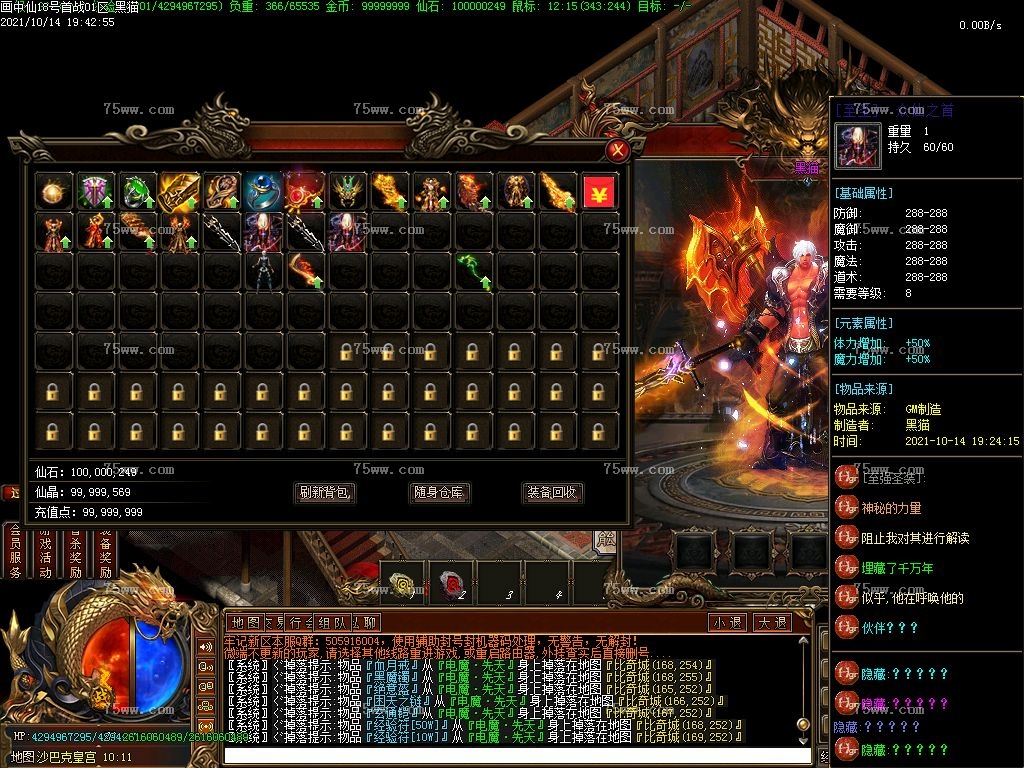Select the pink shield item slot
Image resolution: width=1024 pixels, height=768 pixels.
pos(96,191)
